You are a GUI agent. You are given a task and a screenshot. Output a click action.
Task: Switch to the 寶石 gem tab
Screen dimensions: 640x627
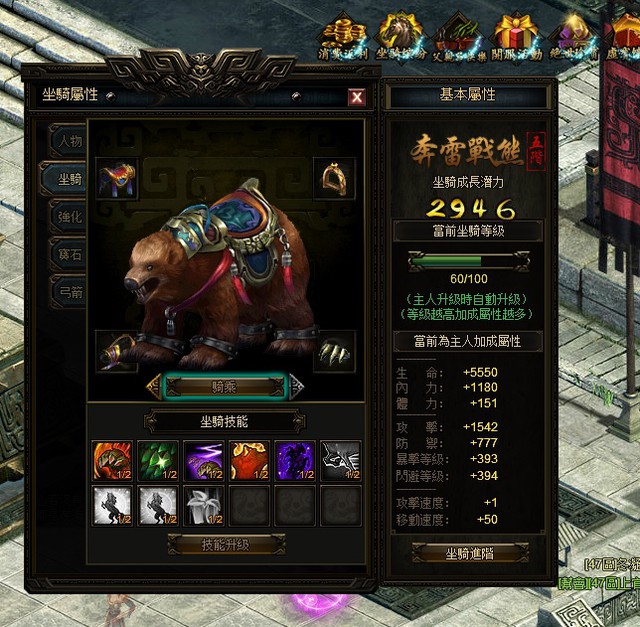pyautogui.click(x=69, y=254)
